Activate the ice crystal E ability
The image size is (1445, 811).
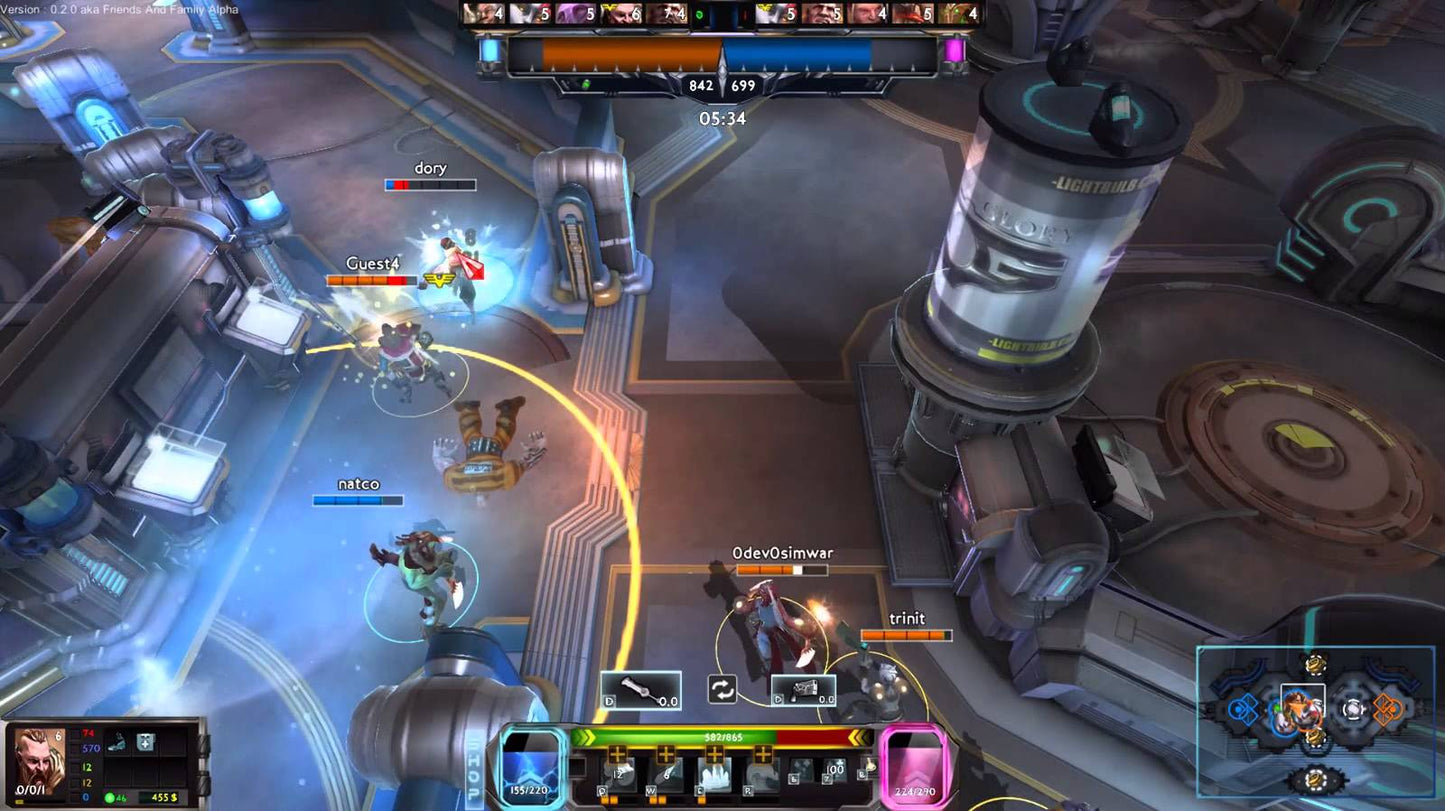click(x=714, y=775)
